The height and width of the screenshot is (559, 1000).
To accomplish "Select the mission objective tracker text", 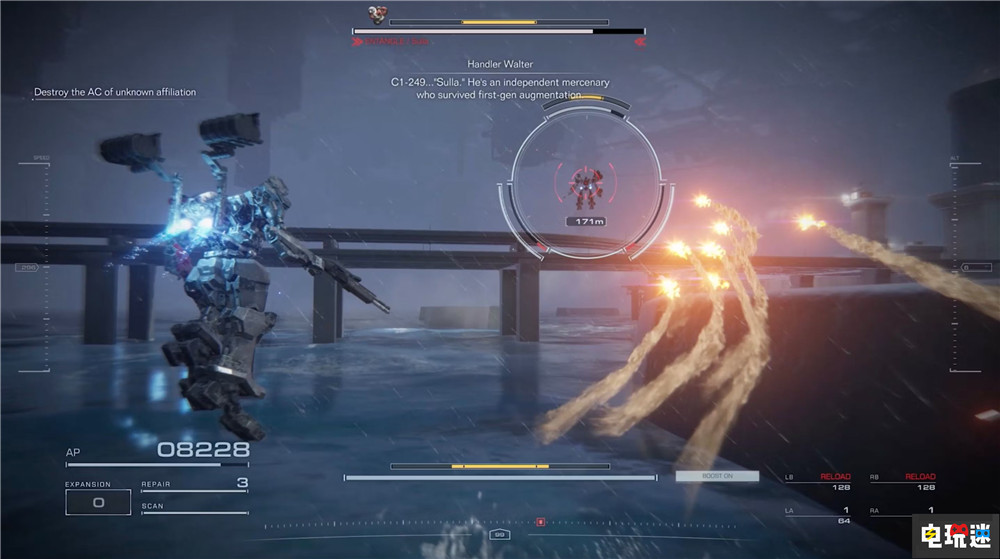I will pyautogui.click(x=115, y=92).
